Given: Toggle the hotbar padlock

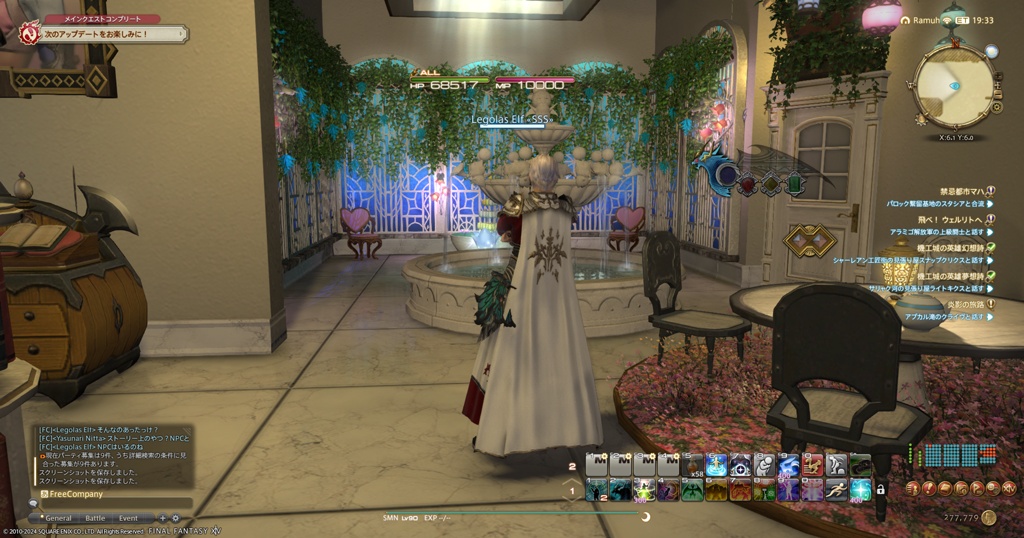Looking at the screenshot, I should coord(881,489).
